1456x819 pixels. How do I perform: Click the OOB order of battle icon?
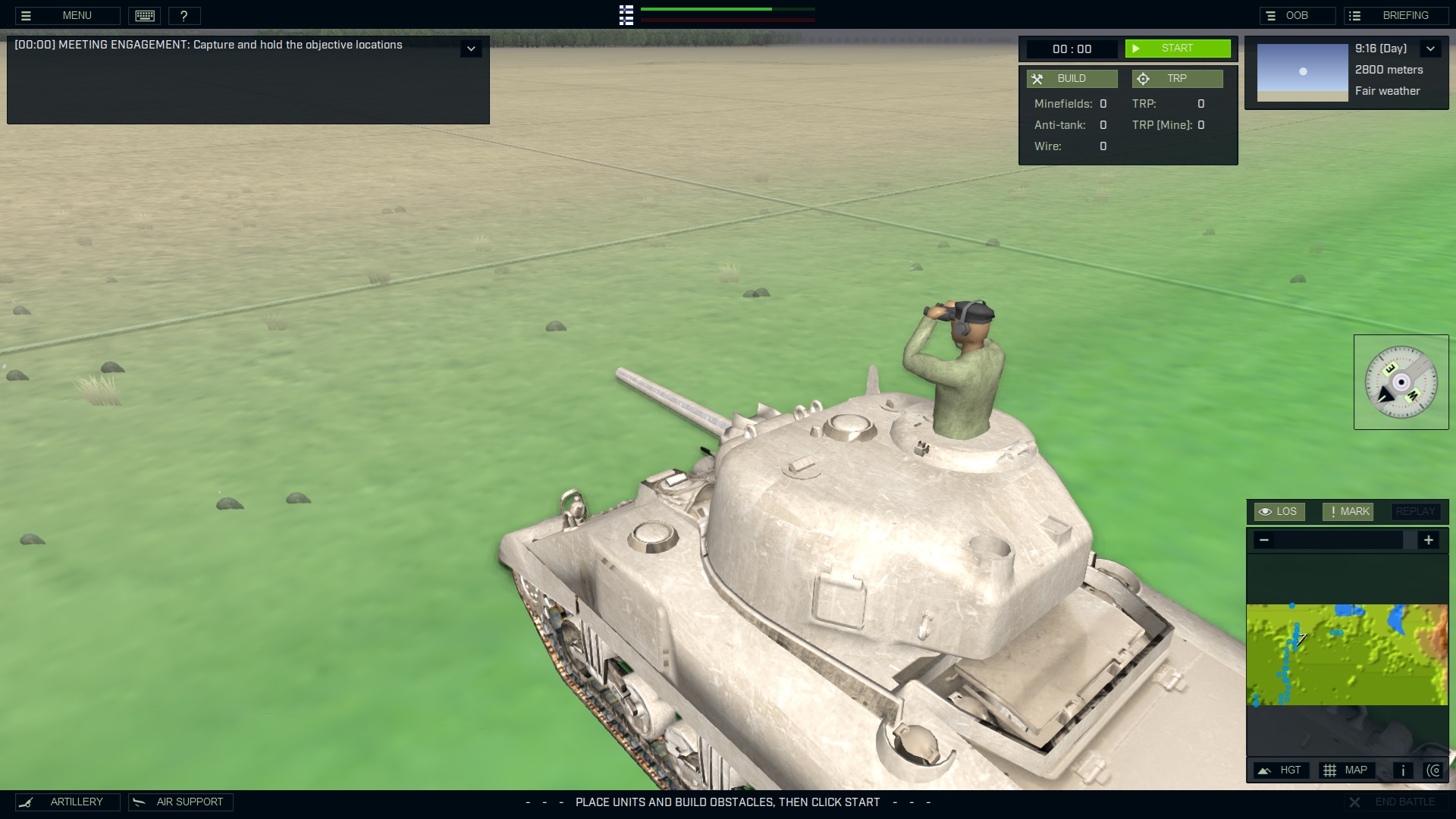point(1272,15)
